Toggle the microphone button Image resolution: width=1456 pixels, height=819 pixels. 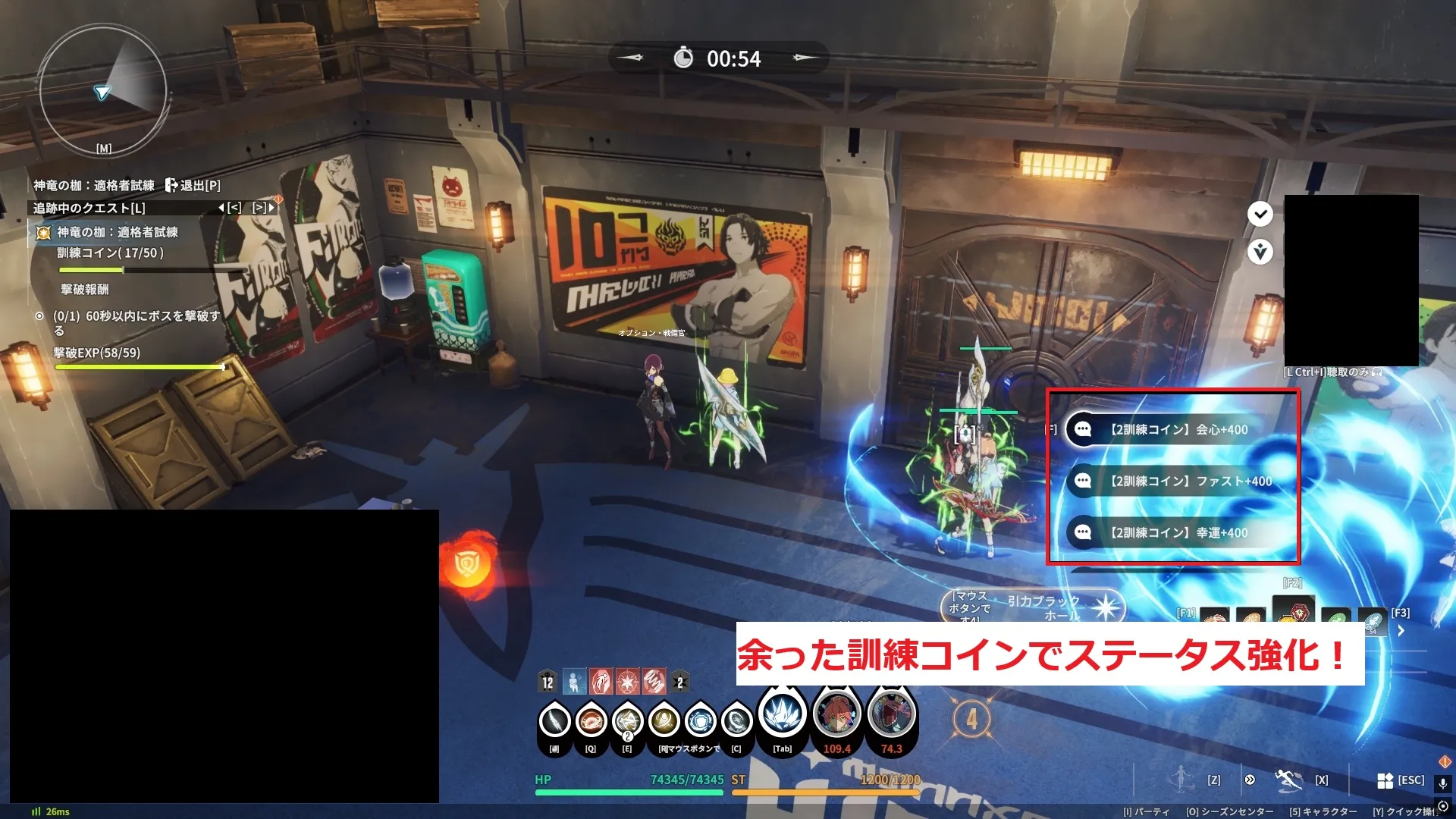tap(1442, 783)
